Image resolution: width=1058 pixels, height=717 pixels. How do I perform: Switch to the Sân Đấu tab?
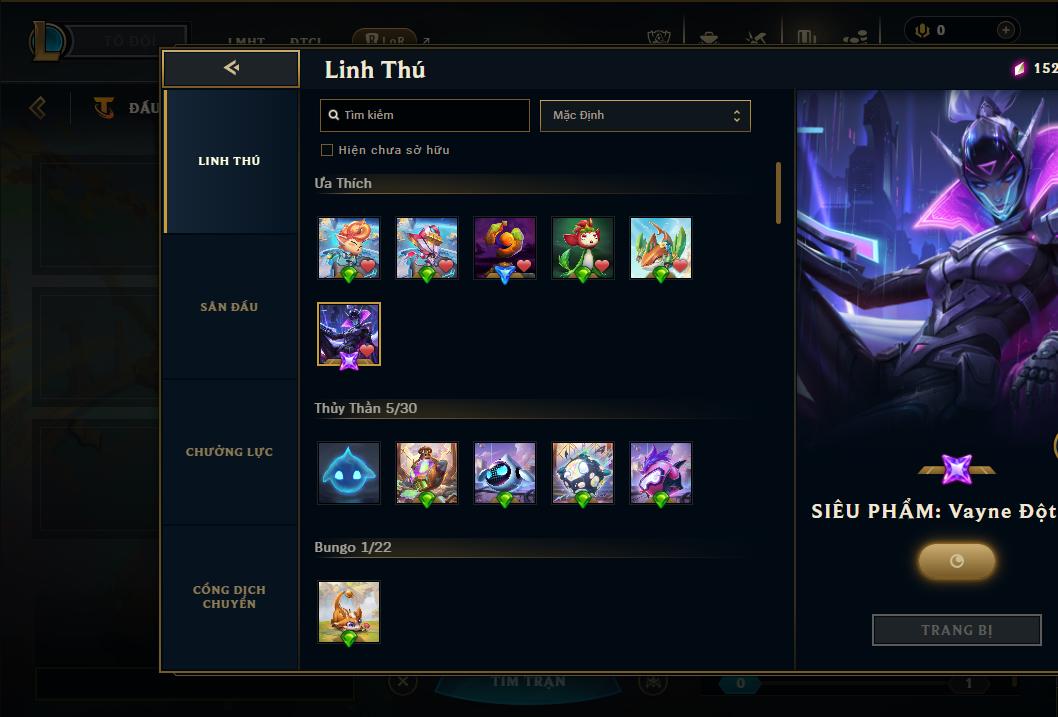point(229,307)
